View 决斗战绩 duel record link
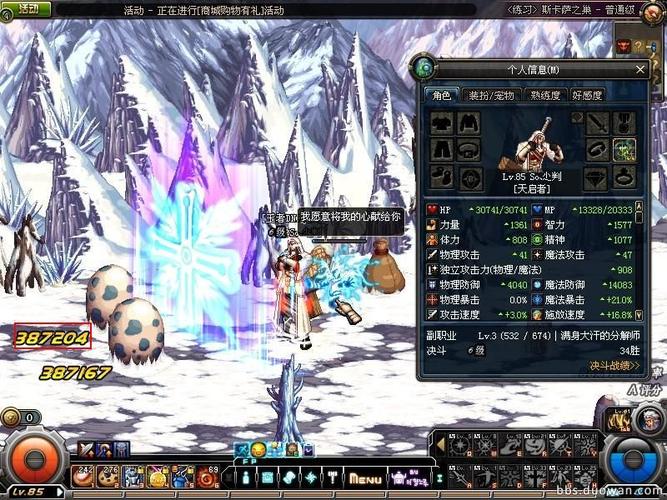667x500 pixels. pyautogui.click(x=613, y=366)
